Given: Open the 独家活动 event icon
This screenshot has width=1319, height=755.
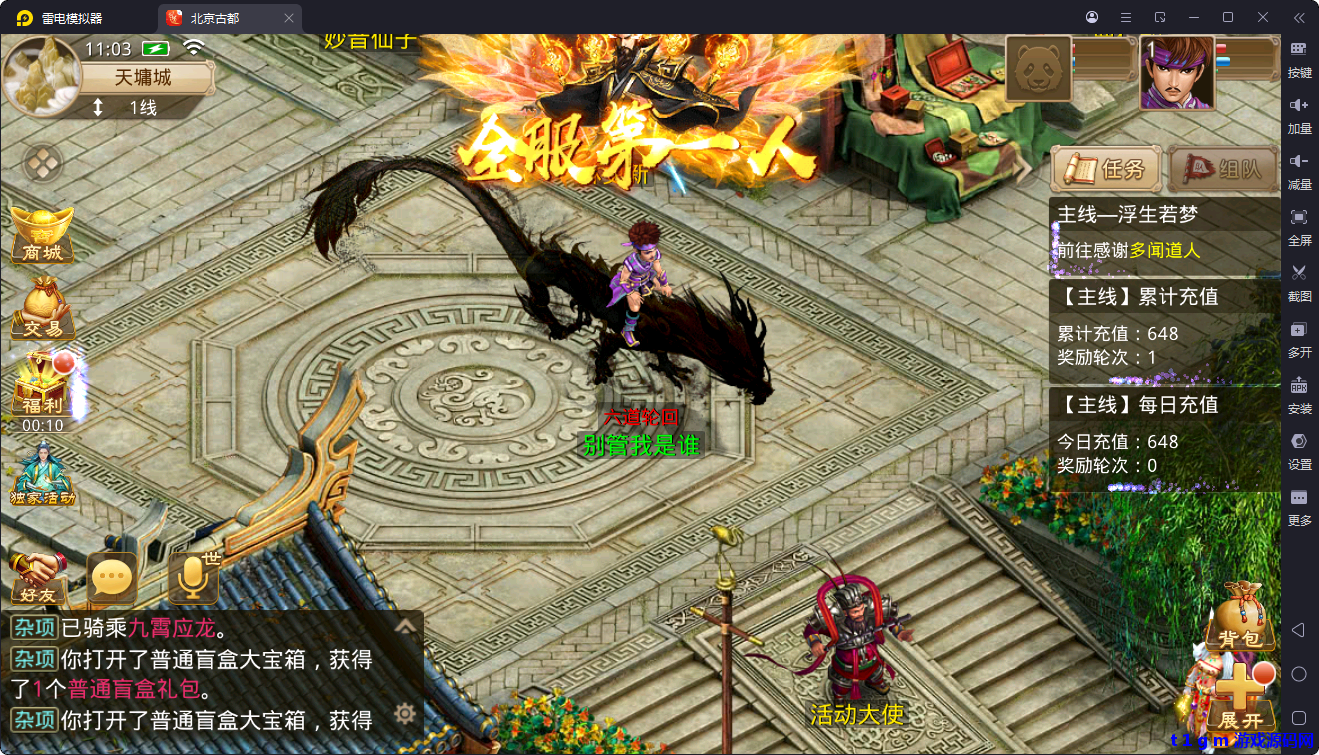Looking at the screenshot, I should [x=42, y=473].
